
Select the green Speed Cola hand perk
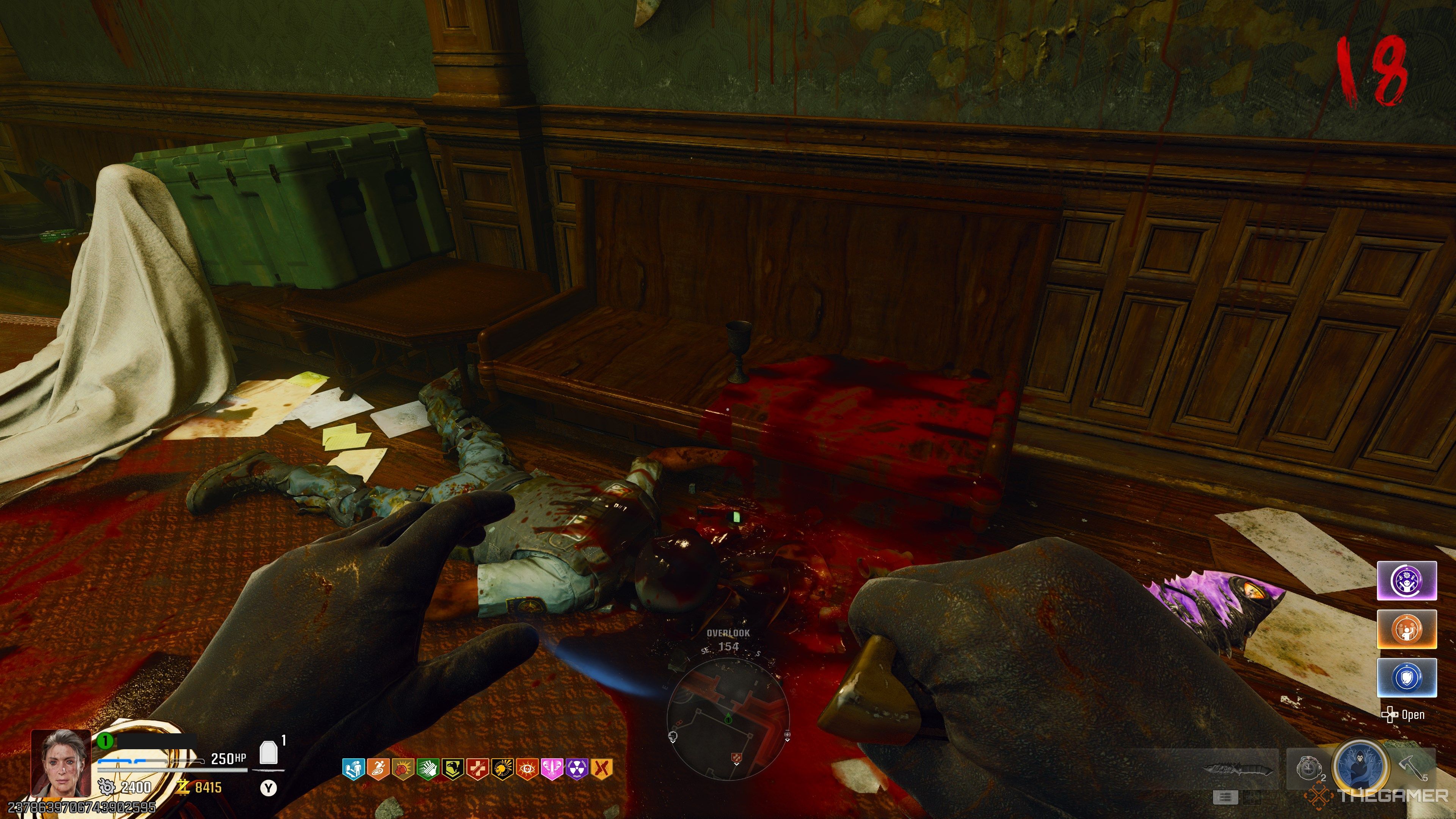click(427, 769)
